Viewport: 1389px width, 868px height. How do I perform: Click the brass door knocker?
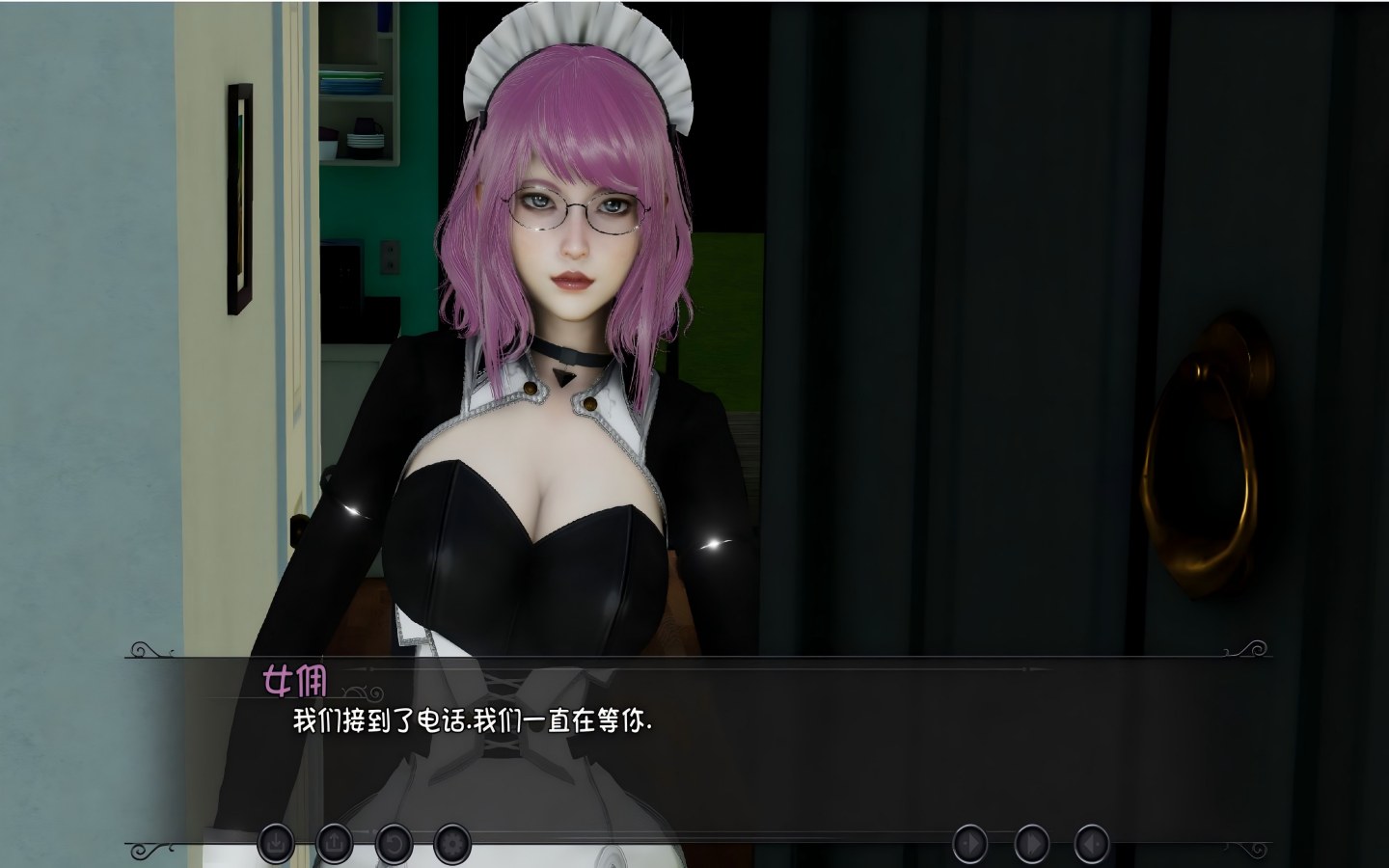1203,444
